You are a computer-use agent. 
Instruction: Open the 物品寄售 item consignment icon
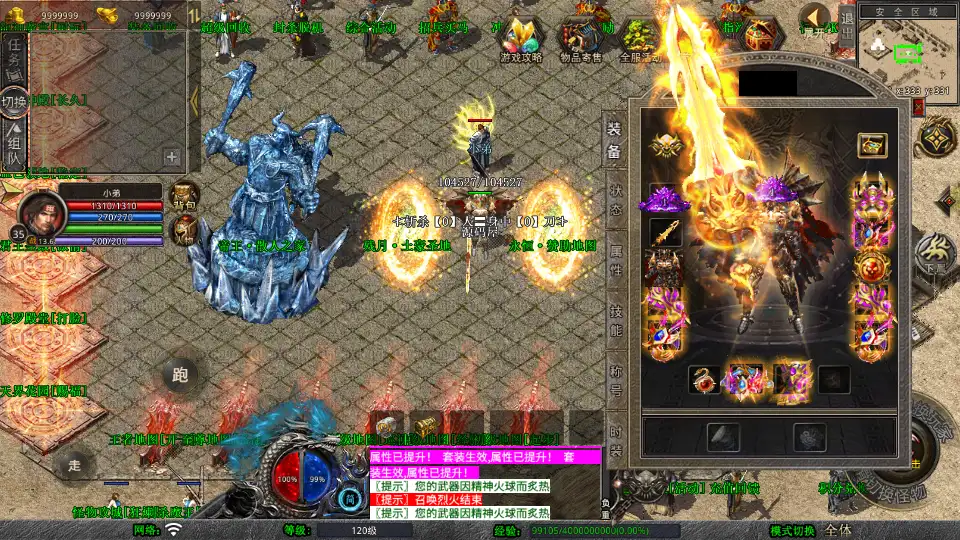[x=580, y=40]
